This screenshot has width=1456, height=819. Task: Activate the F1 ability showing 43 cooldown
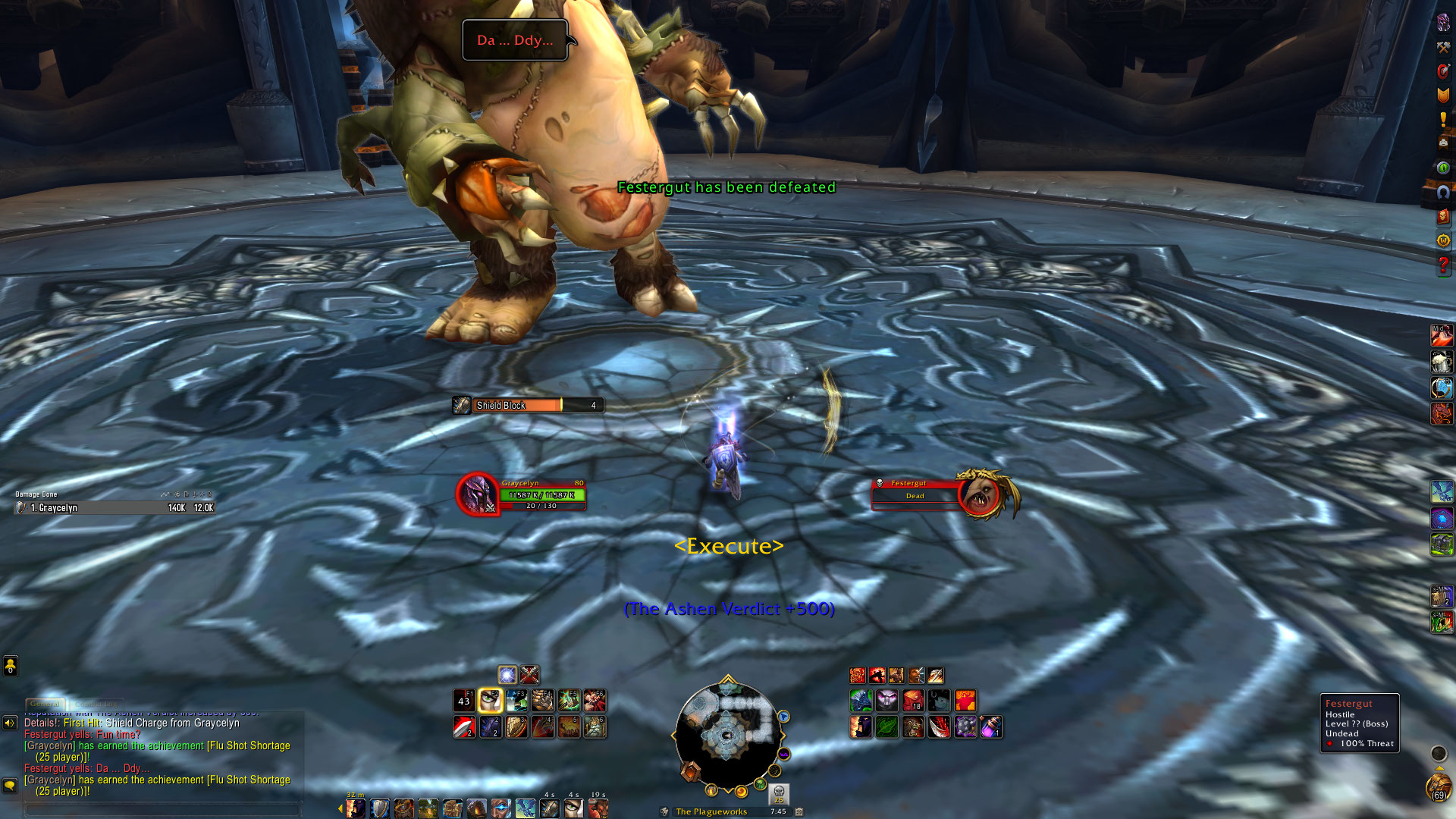coord(464,700)
